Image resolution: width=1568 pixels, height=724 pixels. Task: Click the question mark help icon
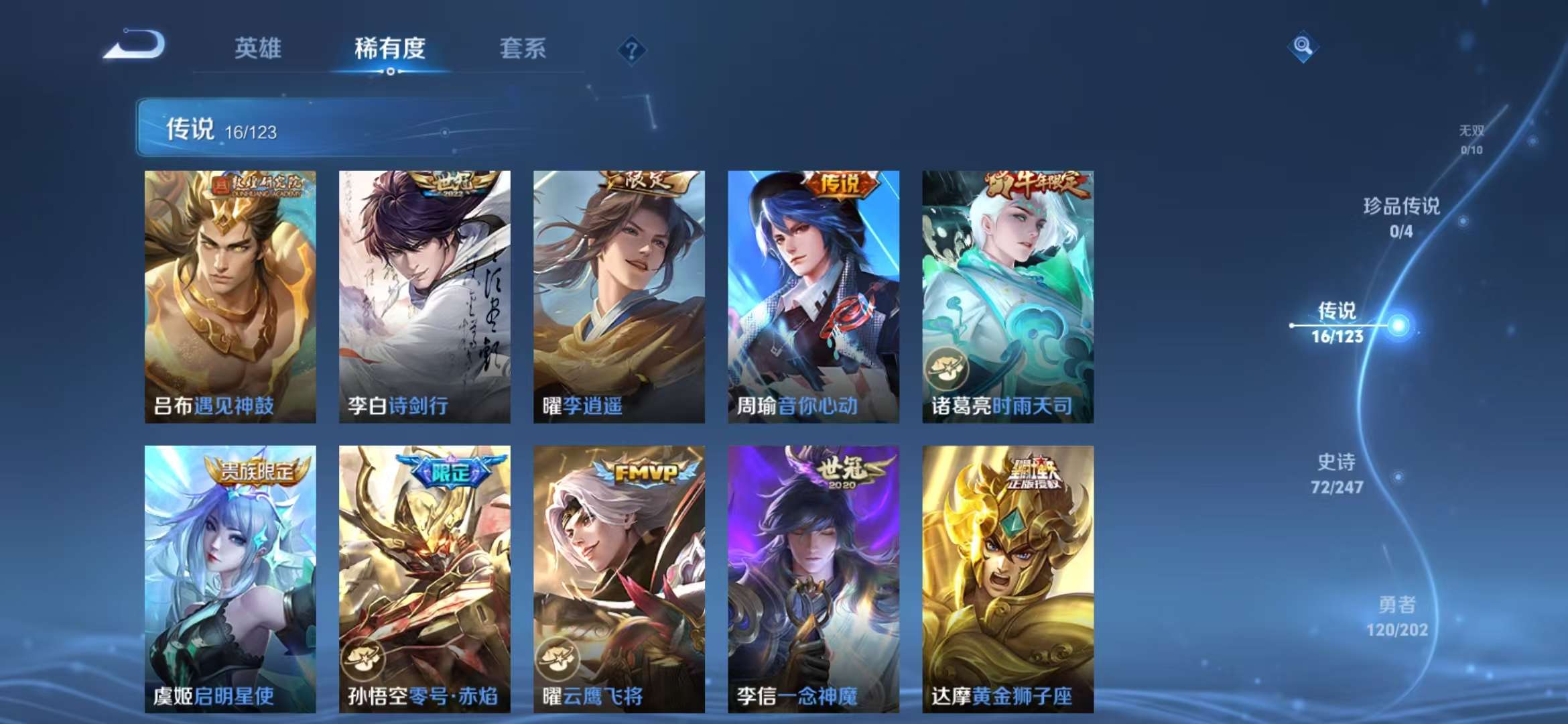(x=631, y=48)
